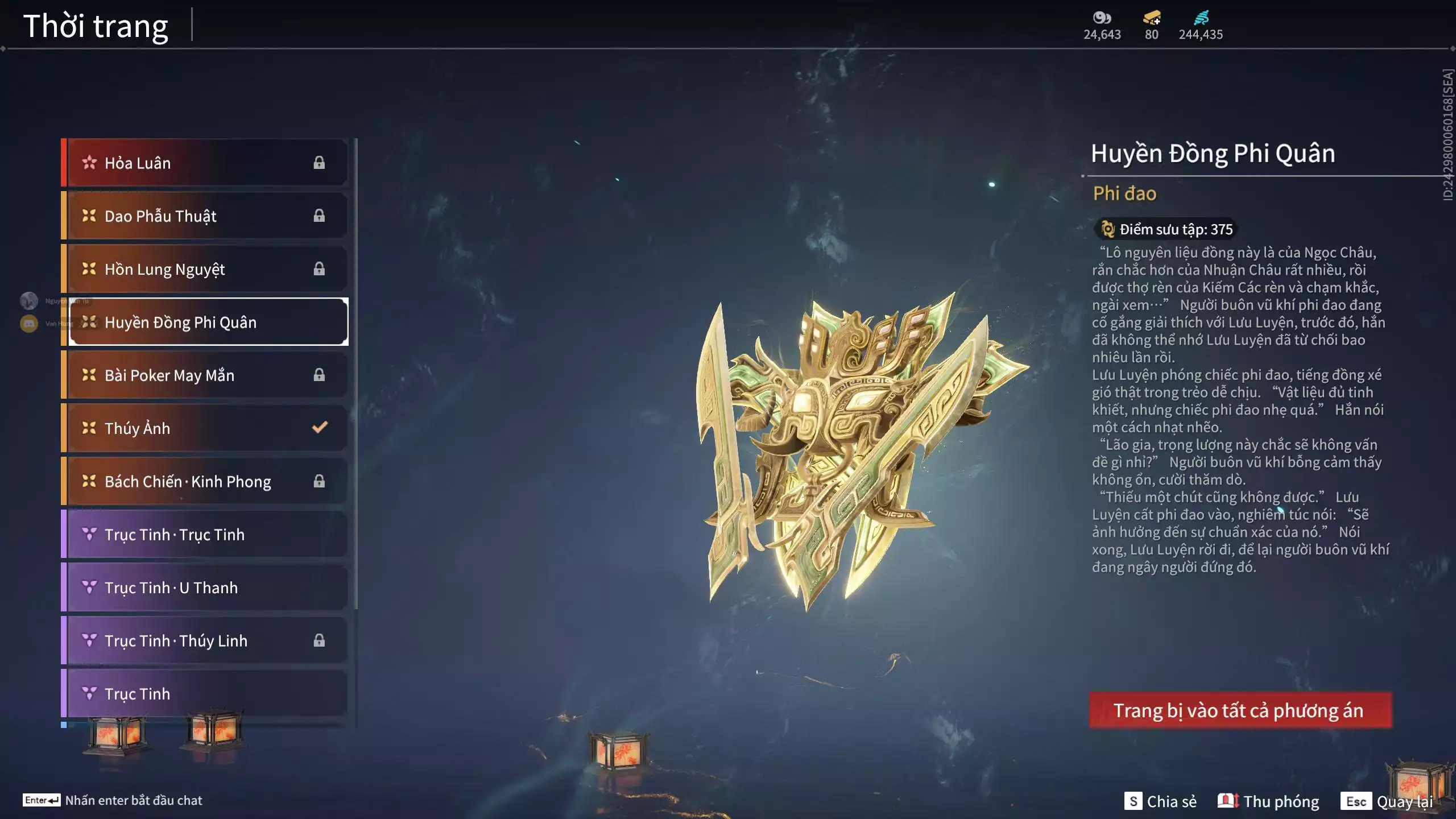This screenshot has height=819, width=1456.
Task: Click the Huyền Đồng Phi Quân entry
Action: (x=208, y=322)
